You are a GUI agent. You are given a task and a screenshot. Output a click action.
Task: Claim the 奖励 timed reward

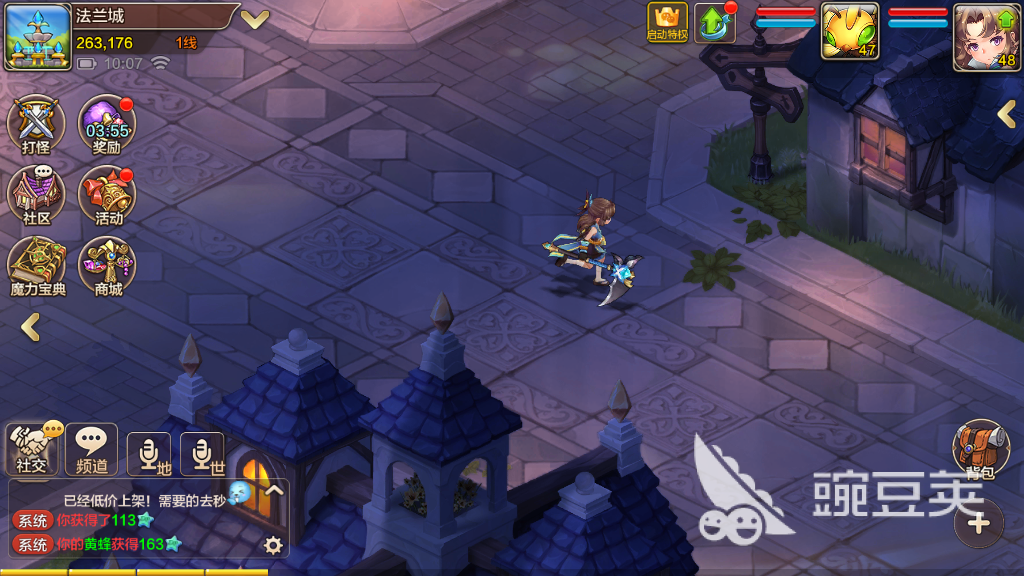[108, 125]
